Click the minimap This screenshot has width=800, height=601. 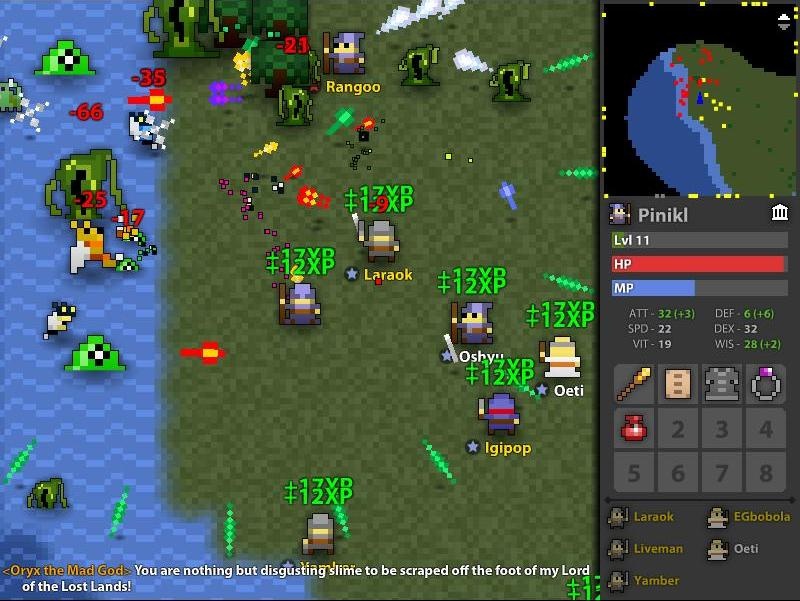[x=699, y=100]
